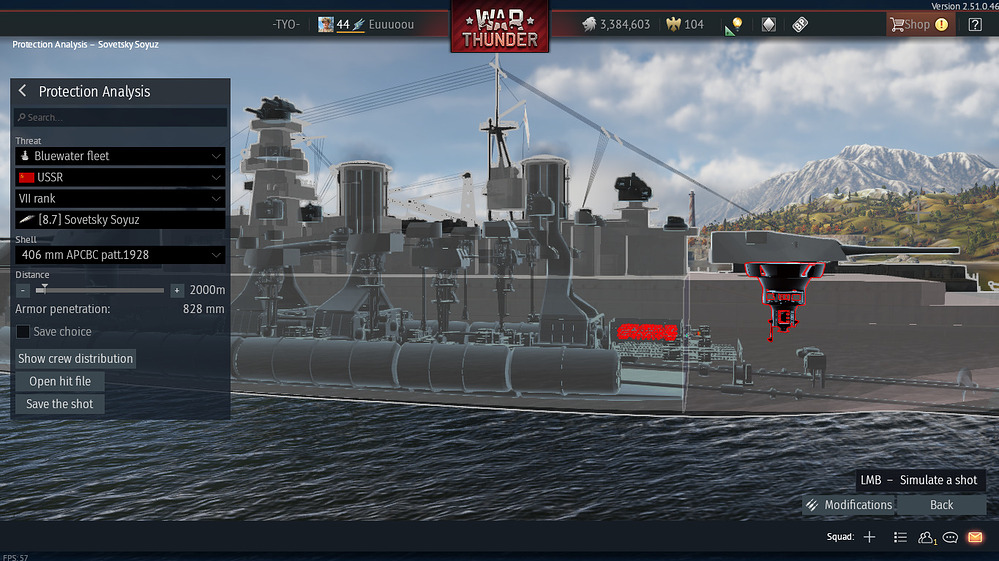Expand the VII rank dropdown
999x561 pixels.
coord(120,198)
